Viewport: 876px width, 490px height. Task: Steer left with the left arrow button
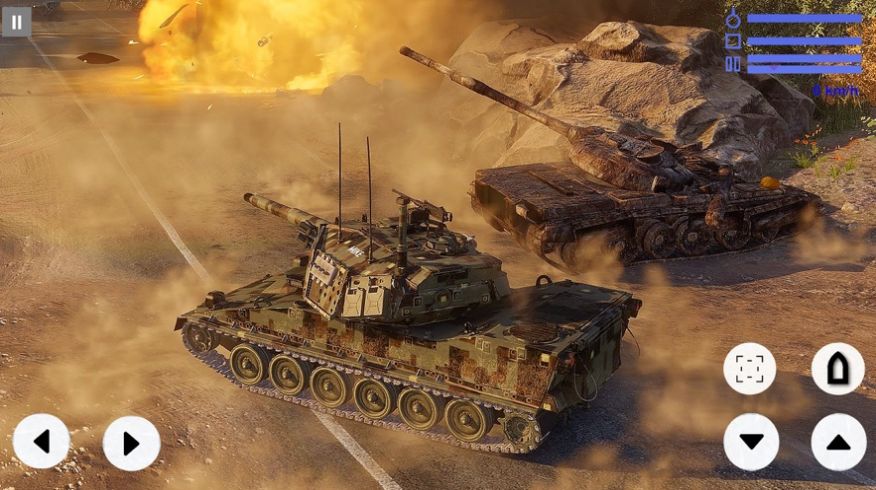42,442
